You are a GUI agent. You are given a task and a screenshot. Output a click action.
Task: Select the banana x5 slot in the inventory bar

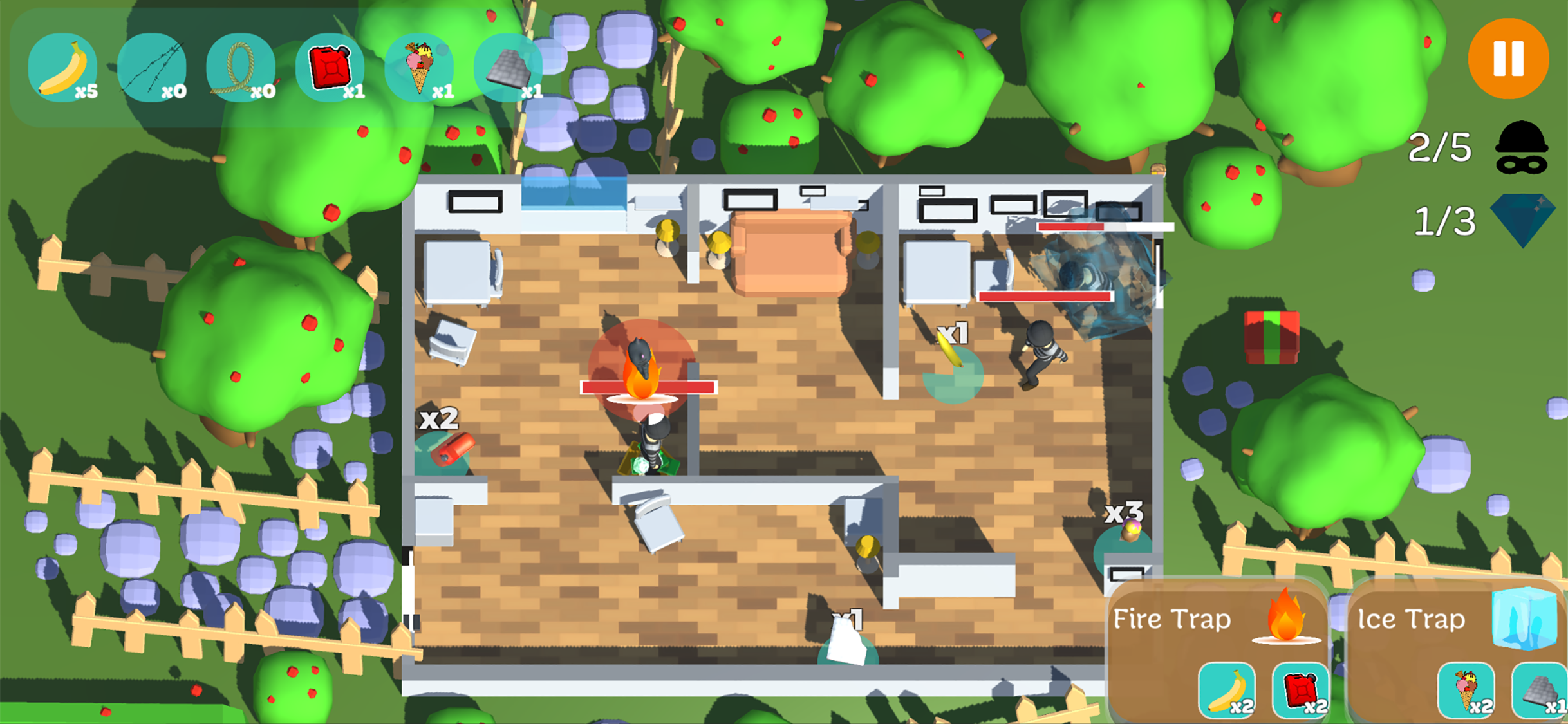click(63, 68)
